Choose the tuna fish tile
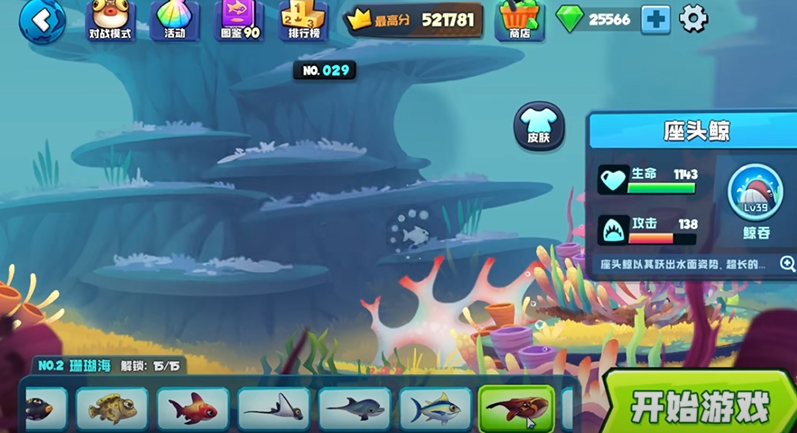The height and width of the screenshot is (433, 797). click(435, 408)
